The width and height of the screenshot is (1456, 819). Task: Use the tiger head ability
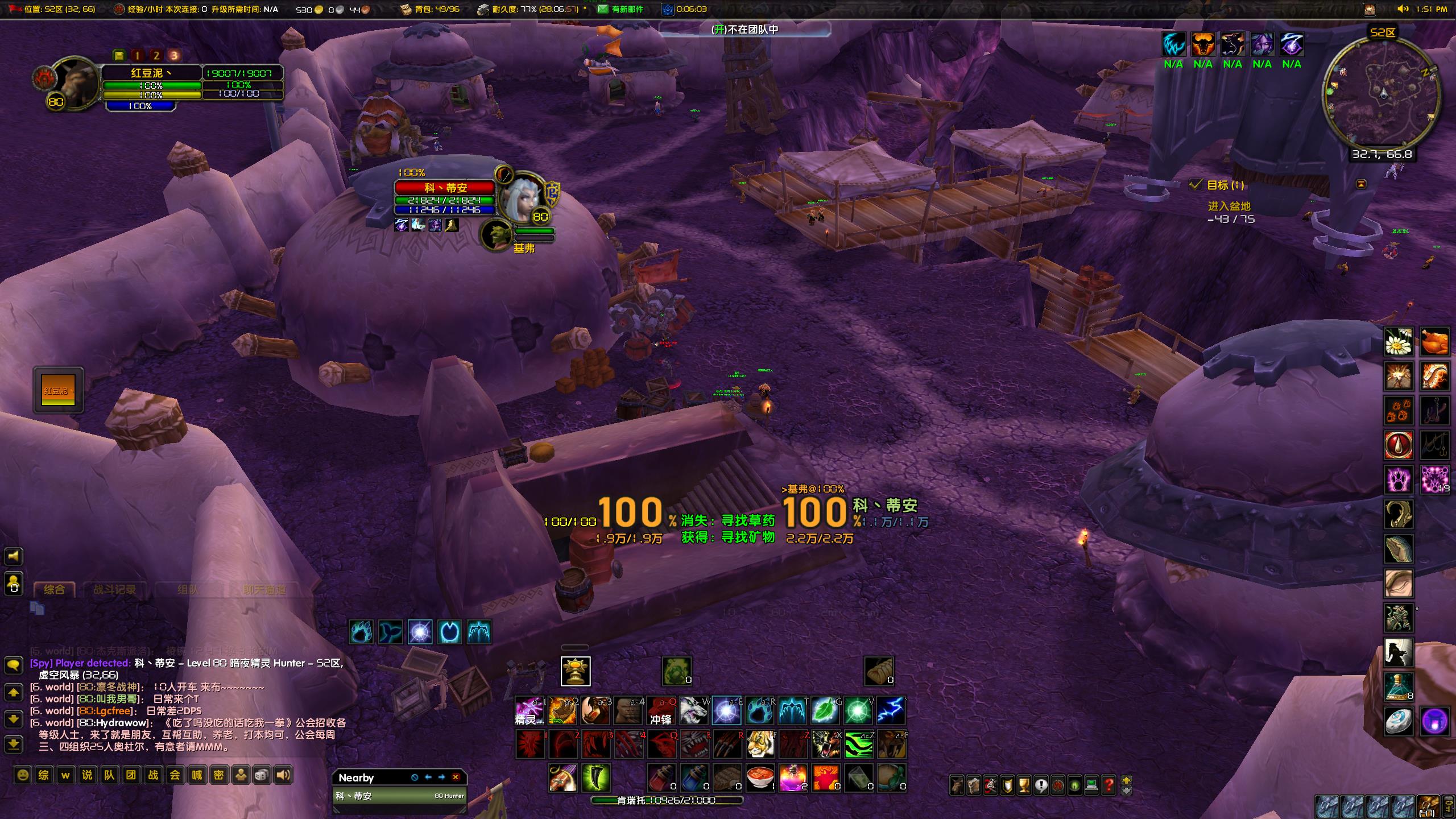point(760,744)
